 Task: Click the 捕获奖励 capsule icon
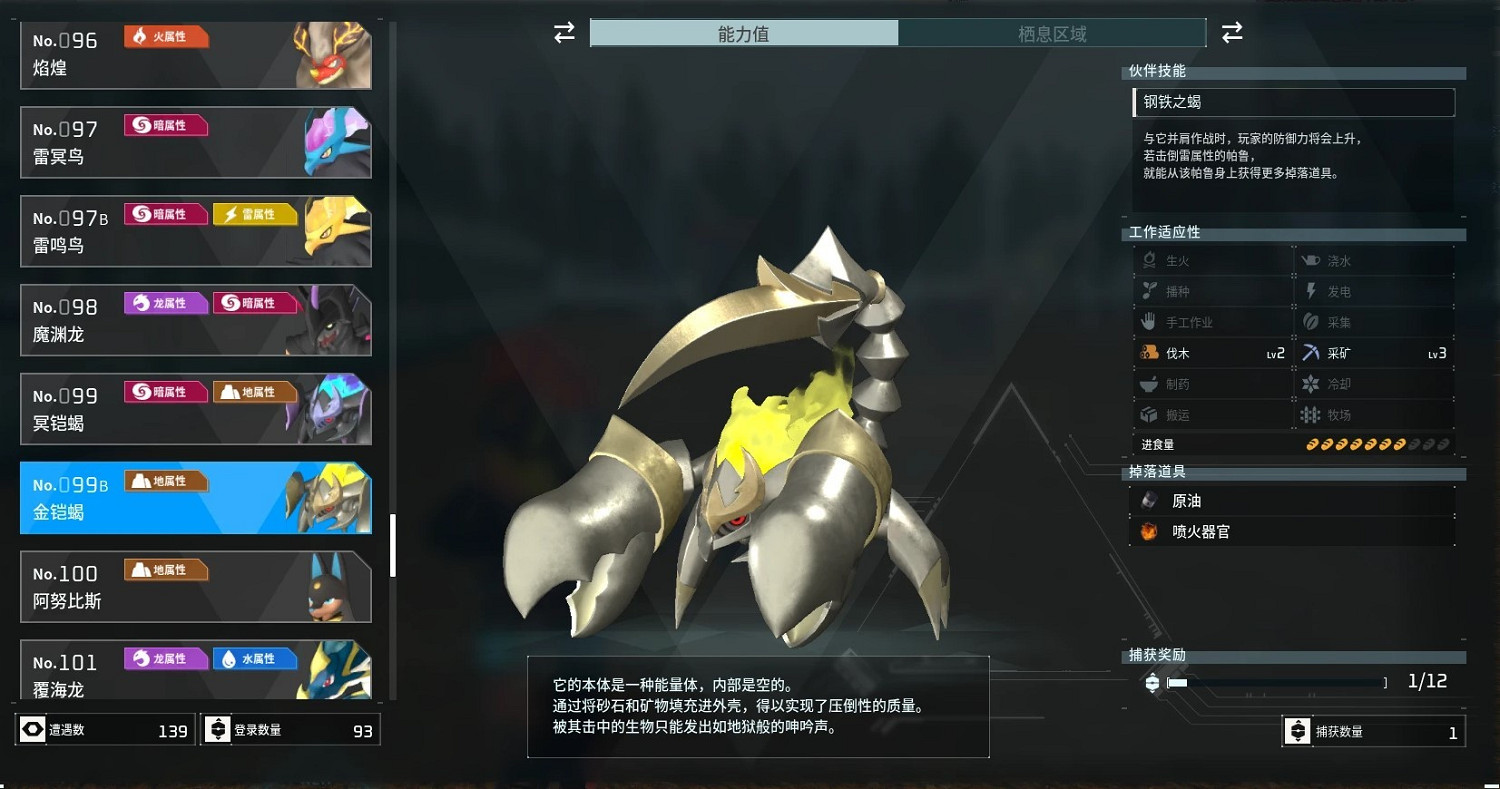point(1151,681)
